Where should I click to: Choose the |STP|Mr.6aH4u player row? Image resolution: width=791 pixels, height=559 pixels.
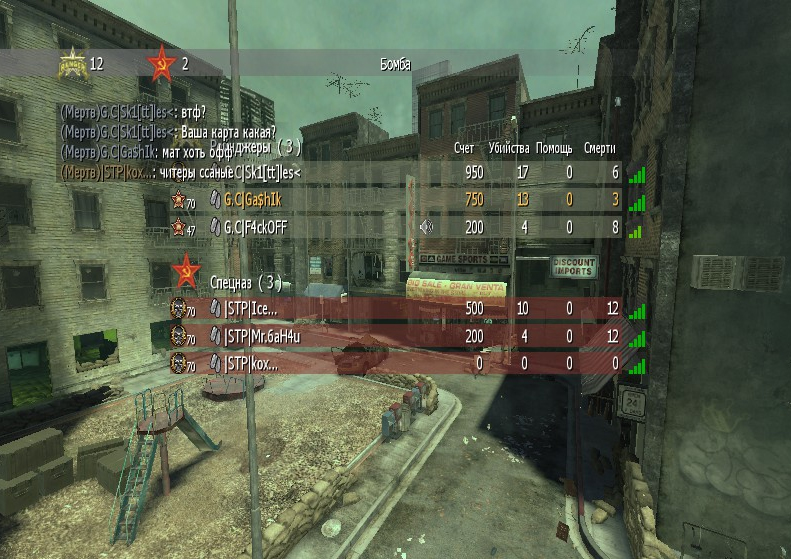[x=400, y=336]
